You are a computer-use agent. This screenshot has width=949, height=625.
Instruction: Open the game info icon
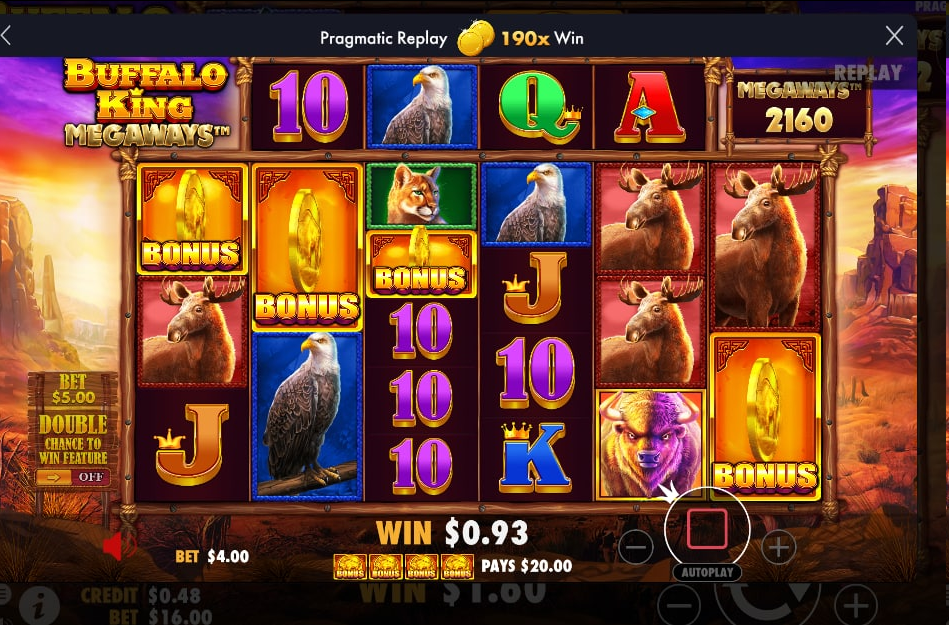click(38, 605)
